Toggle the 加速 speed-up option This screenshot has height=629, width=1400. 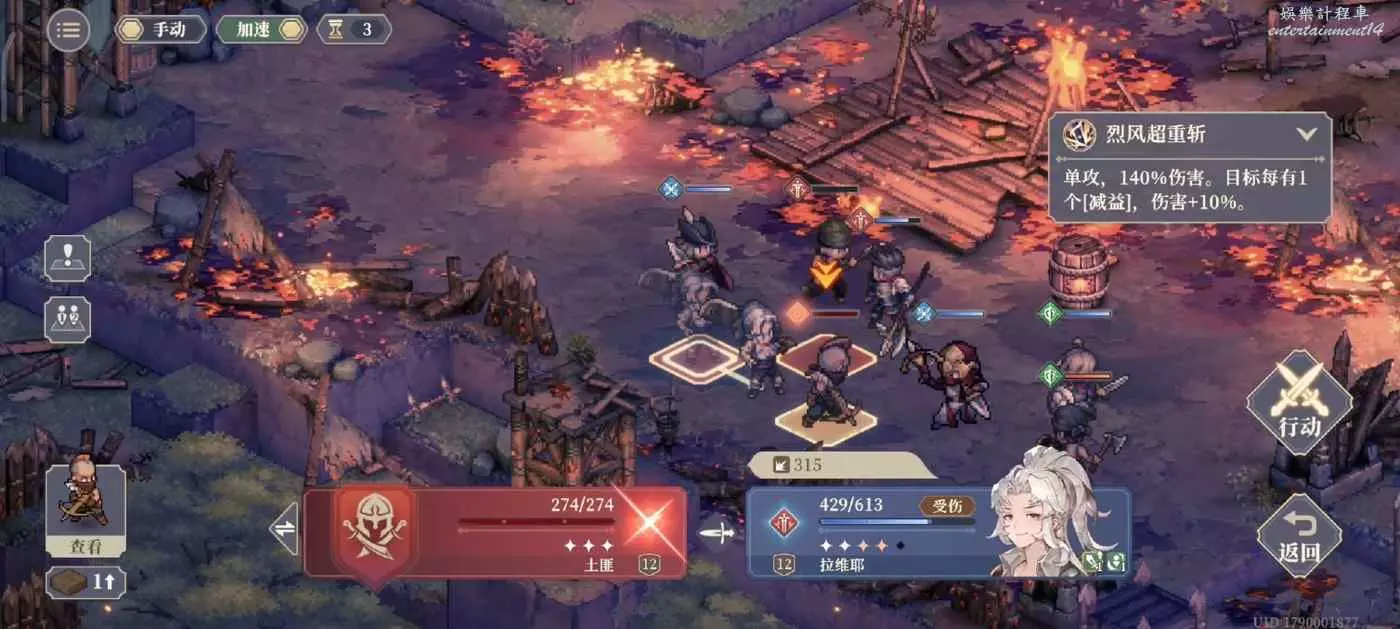coord(260,29)
